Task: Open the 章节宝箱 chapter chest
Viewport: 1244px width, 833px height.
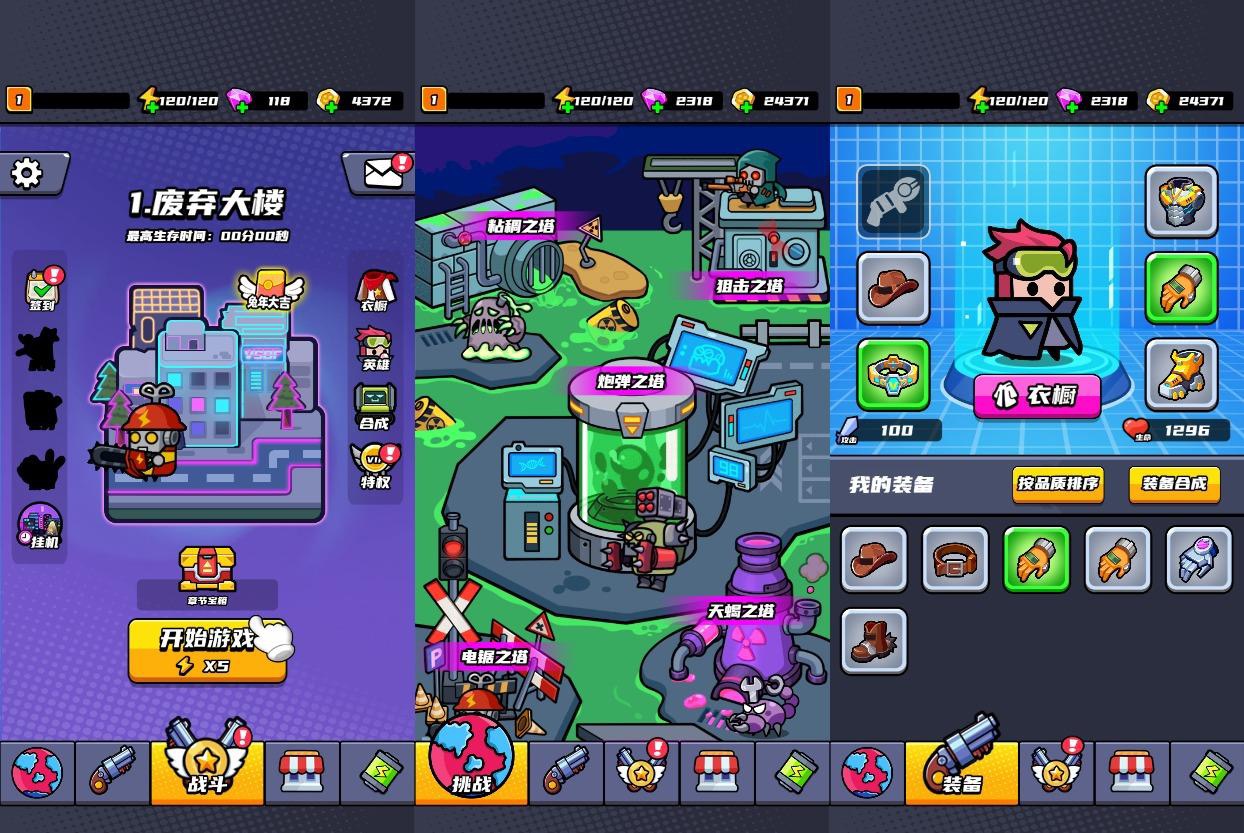Action: tap(207, 577)
